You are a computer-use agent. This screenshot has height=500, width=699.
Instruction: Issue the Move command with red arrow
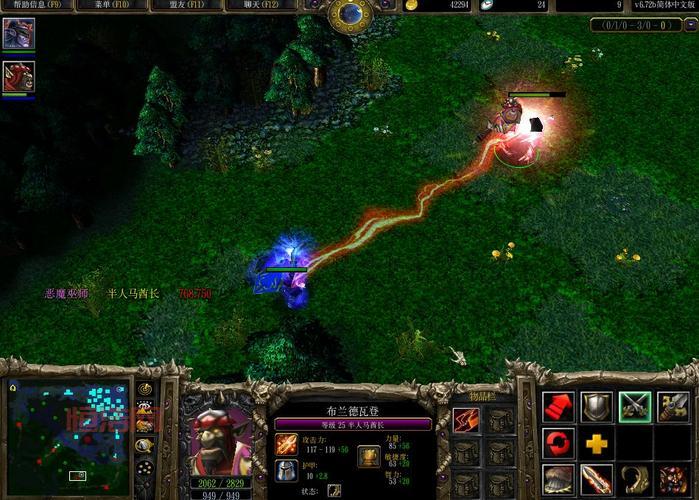[x=558, y=406]
